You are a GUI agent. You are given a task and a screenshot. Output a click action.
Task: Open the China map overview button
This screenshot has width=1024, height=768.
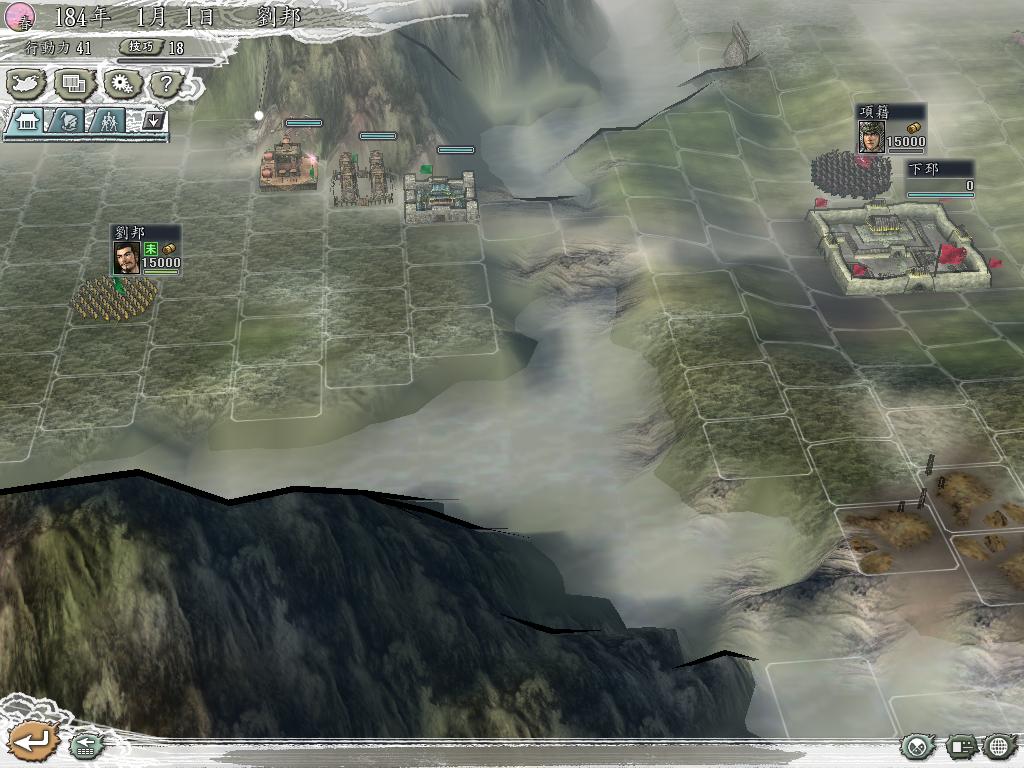(x=25, y=84)
